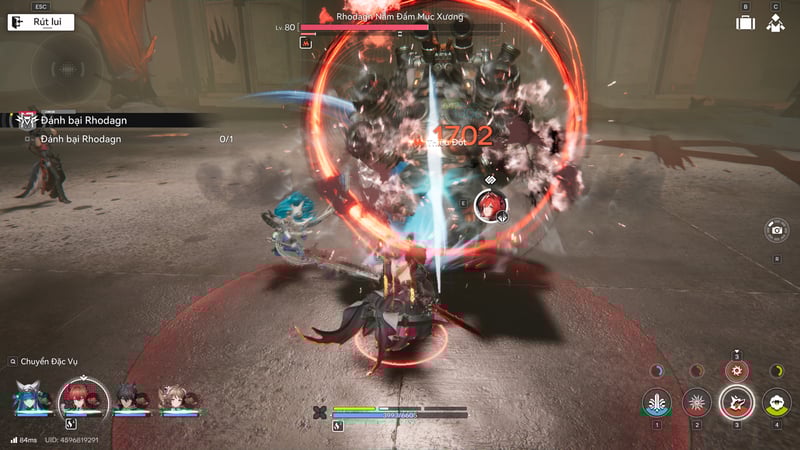The image size is (800, 450).
Task: Activate the spiky sunburst skill
Action: tap(697, 402)
